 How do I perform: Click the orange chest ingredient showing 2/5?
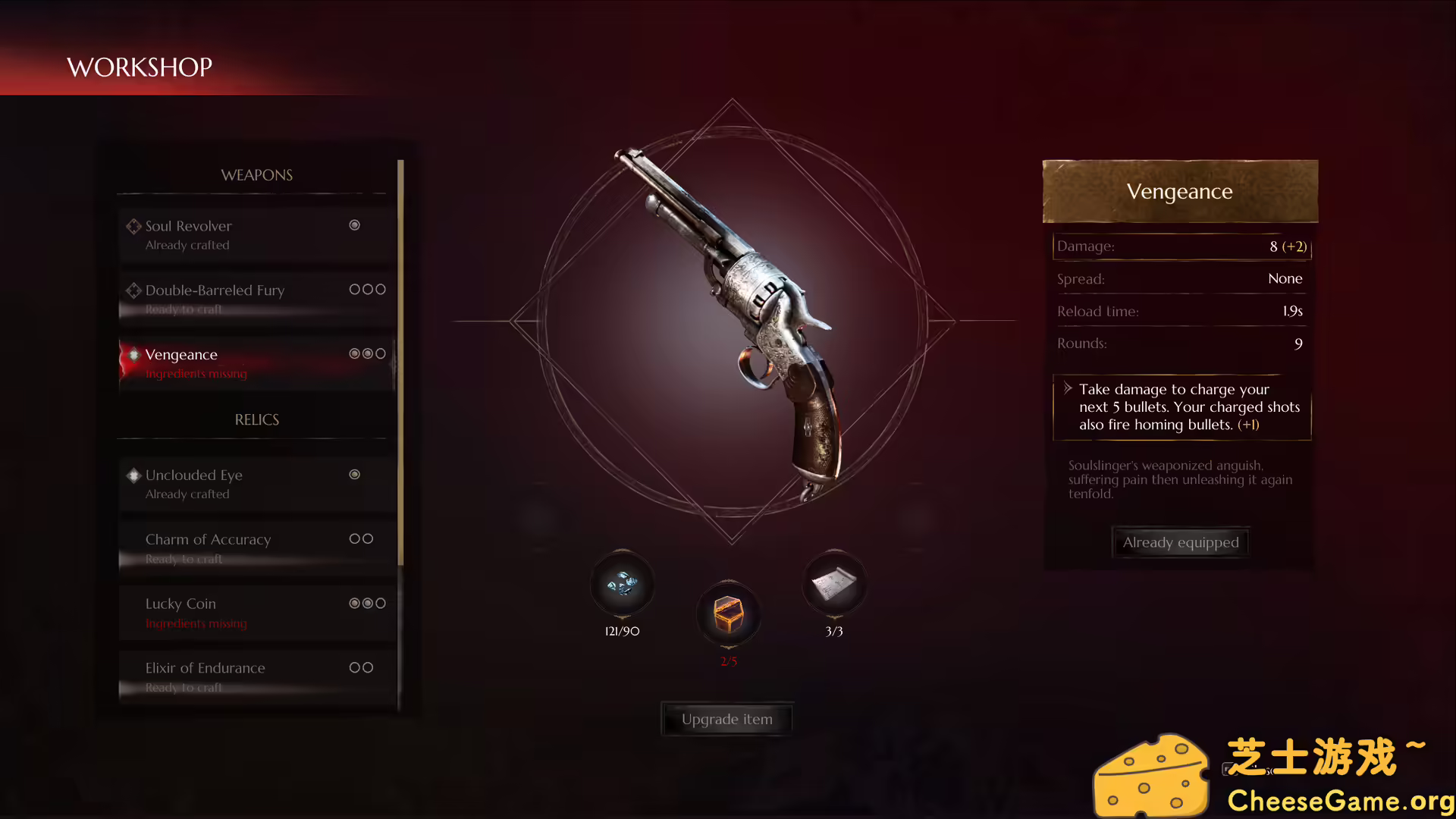pos(728,616)
